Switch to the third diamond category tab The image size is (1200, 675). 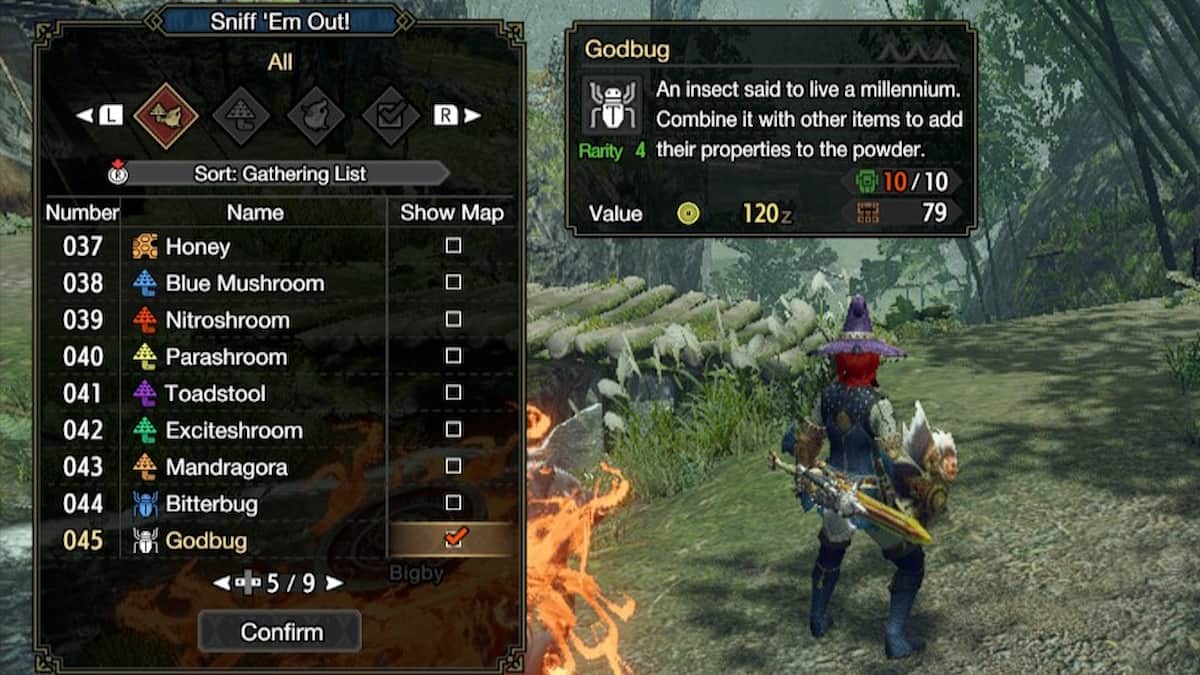(316, 116)
